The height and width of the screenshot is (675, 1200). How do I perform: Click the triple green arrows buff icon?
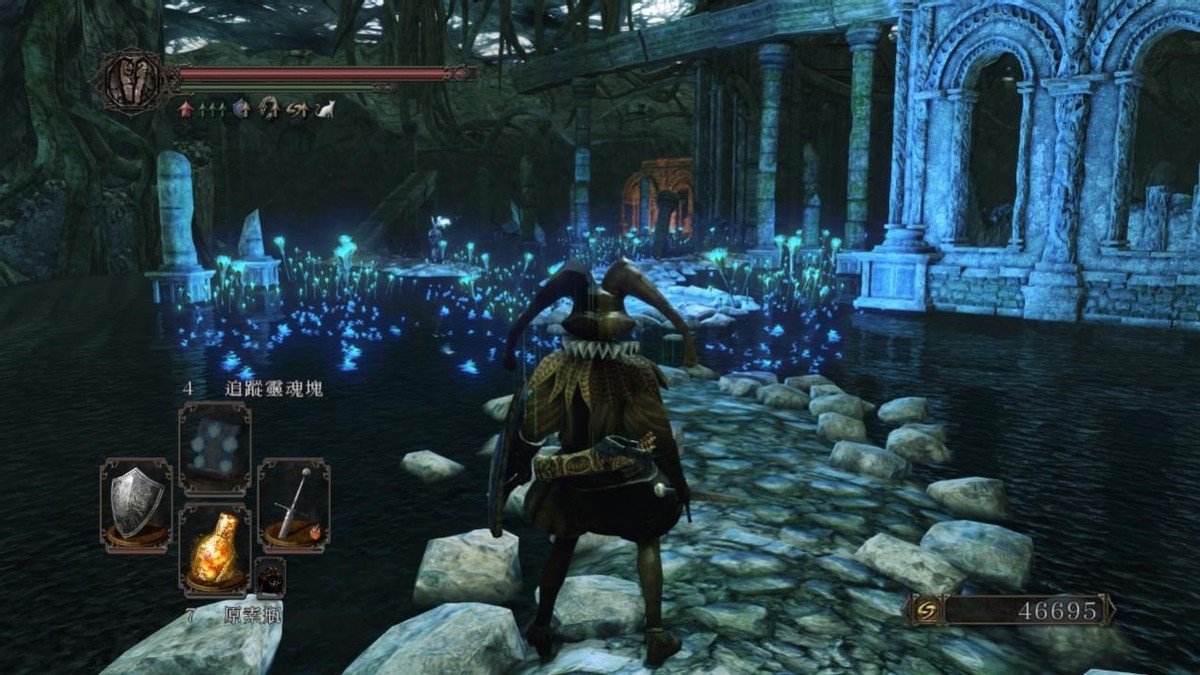(212, 109)
